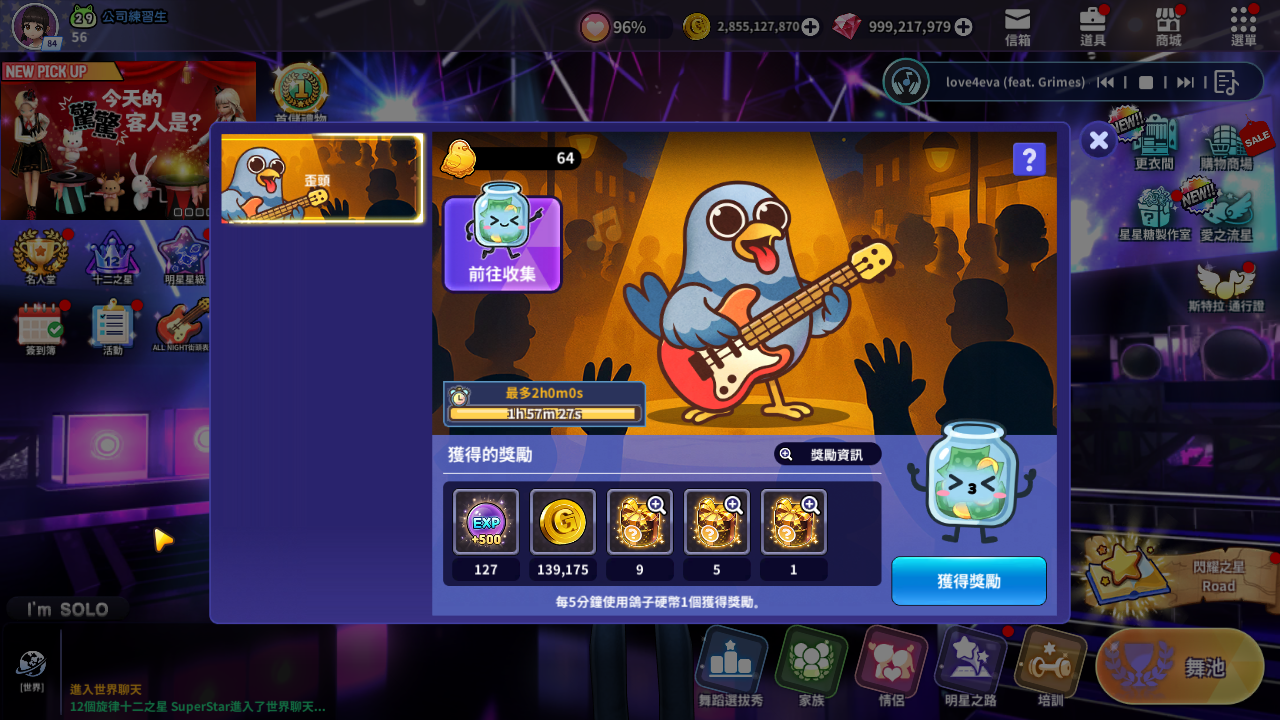Select the gold coin reward slot
This screenshot has width=1280, height=720.
[563, 522]
